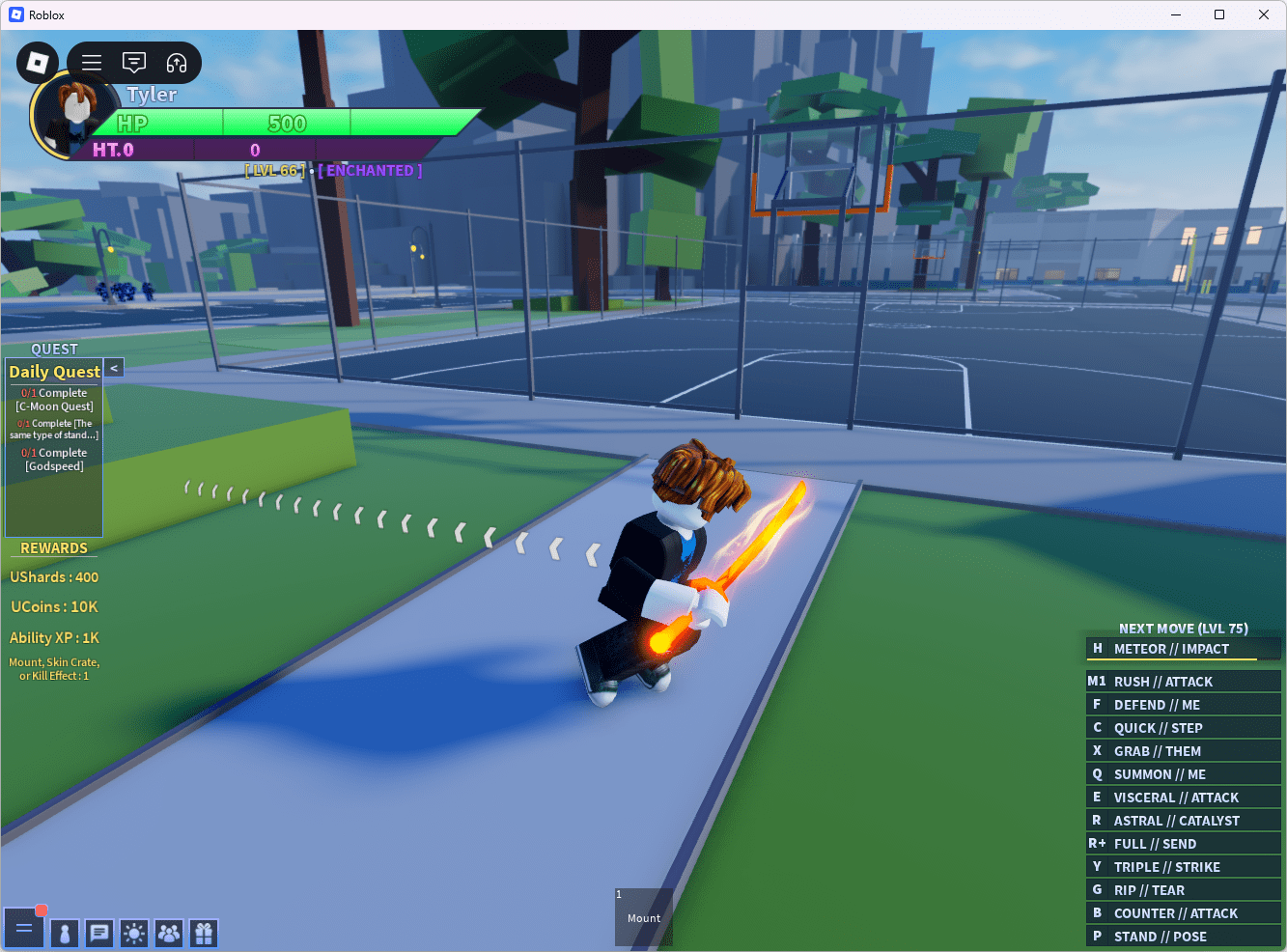Viewport: 1287px width, 952px height.
Task: Toggle RUSH // ATTACK in move list
Action: 1183,680
